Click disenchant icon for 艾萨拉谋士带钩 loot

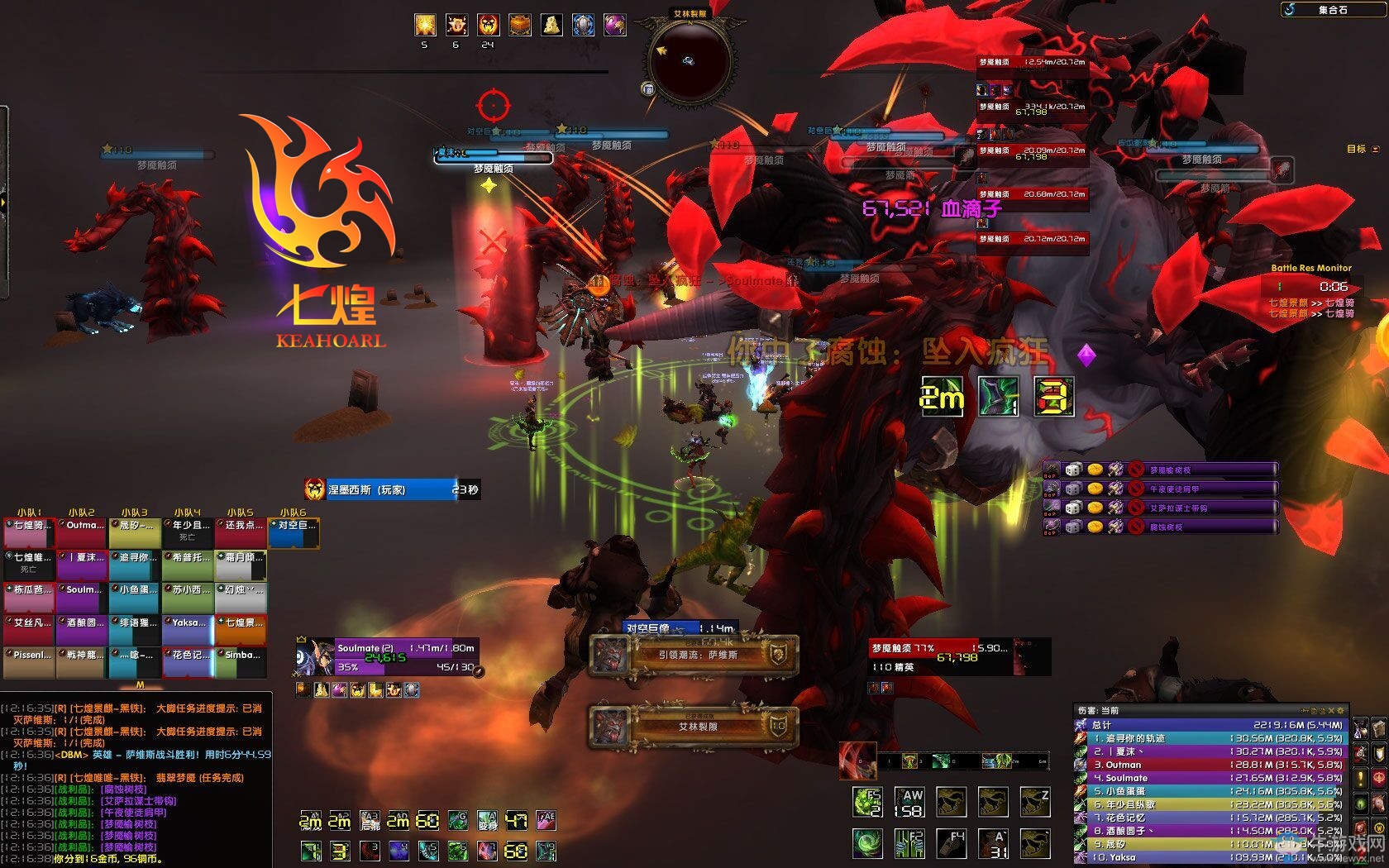click(x=1115, y=508)
